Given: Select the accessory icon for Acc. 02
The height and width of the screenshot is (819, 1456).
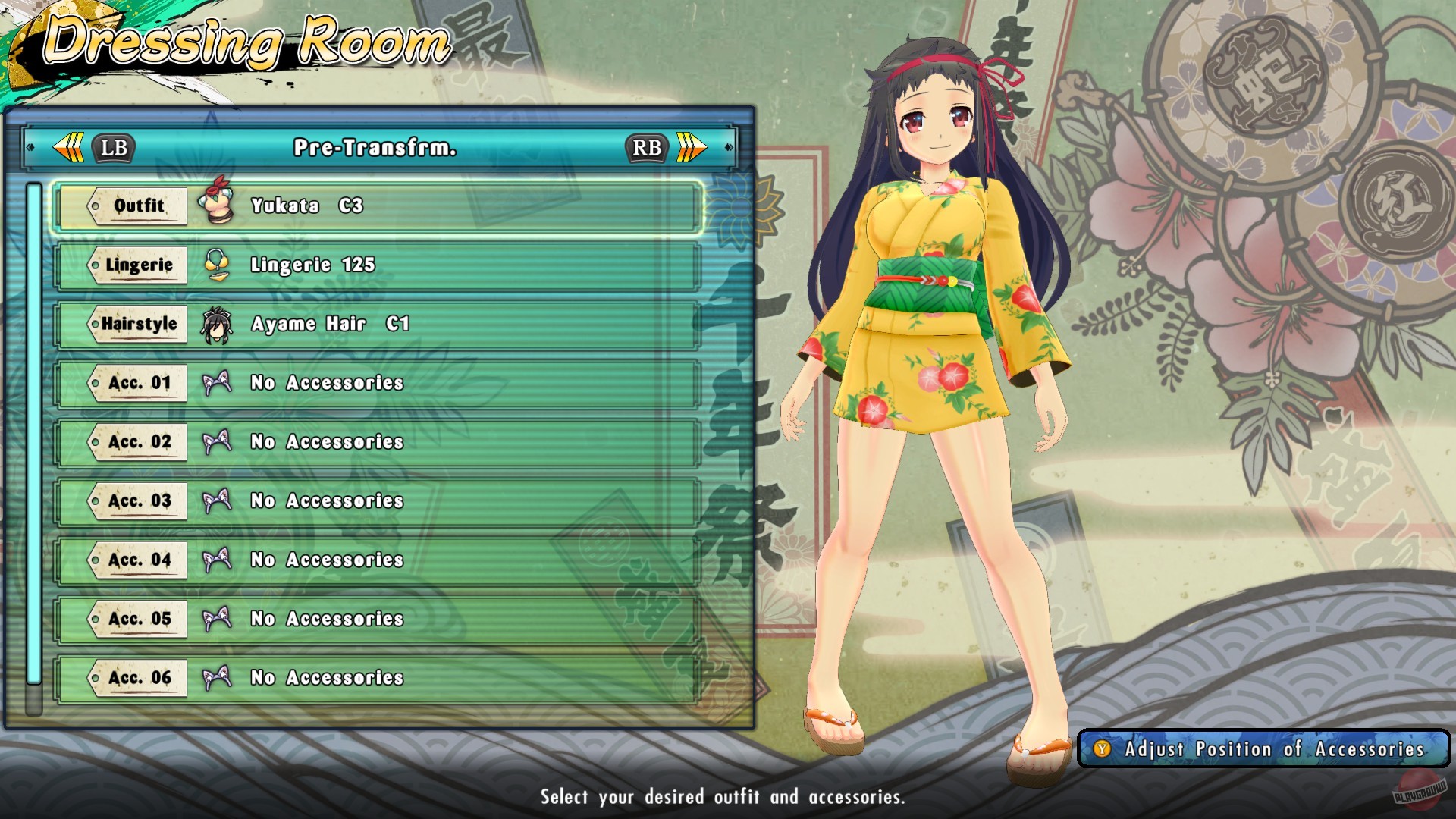Looking at the screenshot, I should pyautogui.click(x=218, y=442).
